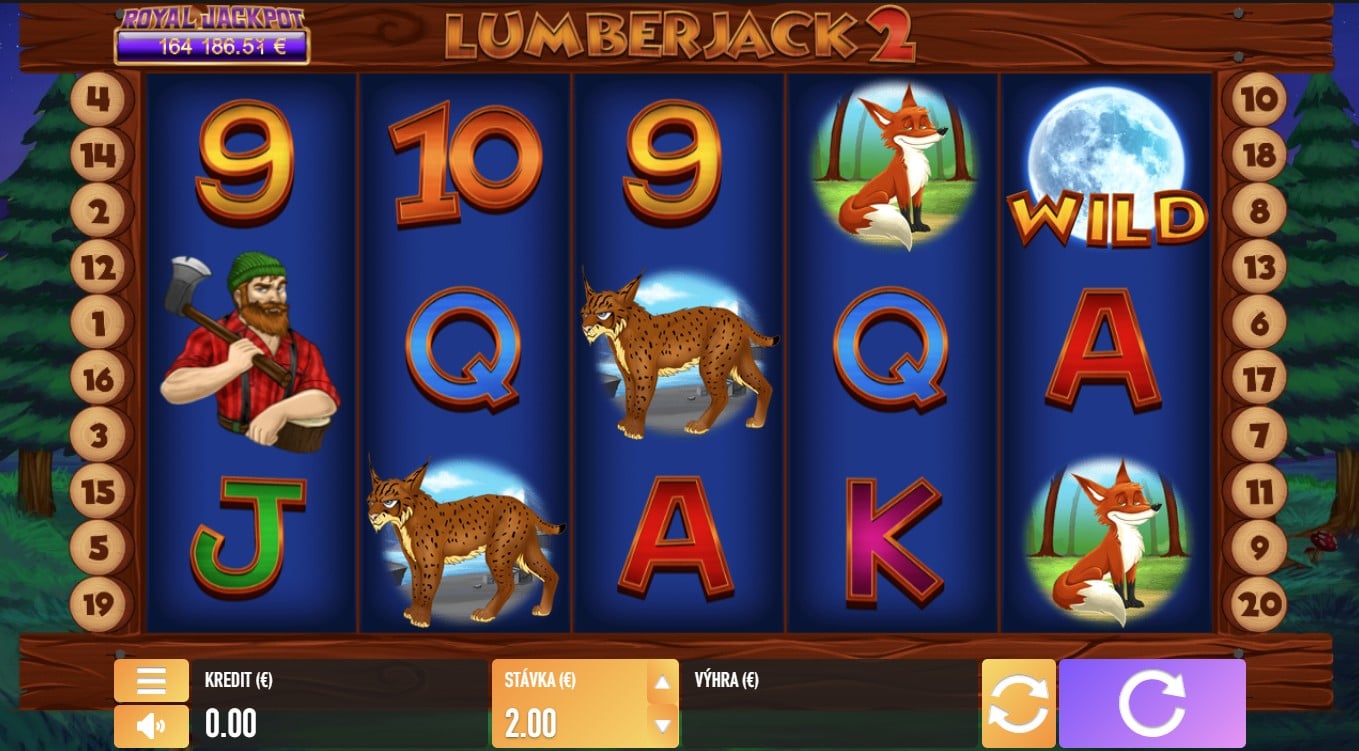Spin the reels
1359x751 pixels.
tap(1152, 701)
